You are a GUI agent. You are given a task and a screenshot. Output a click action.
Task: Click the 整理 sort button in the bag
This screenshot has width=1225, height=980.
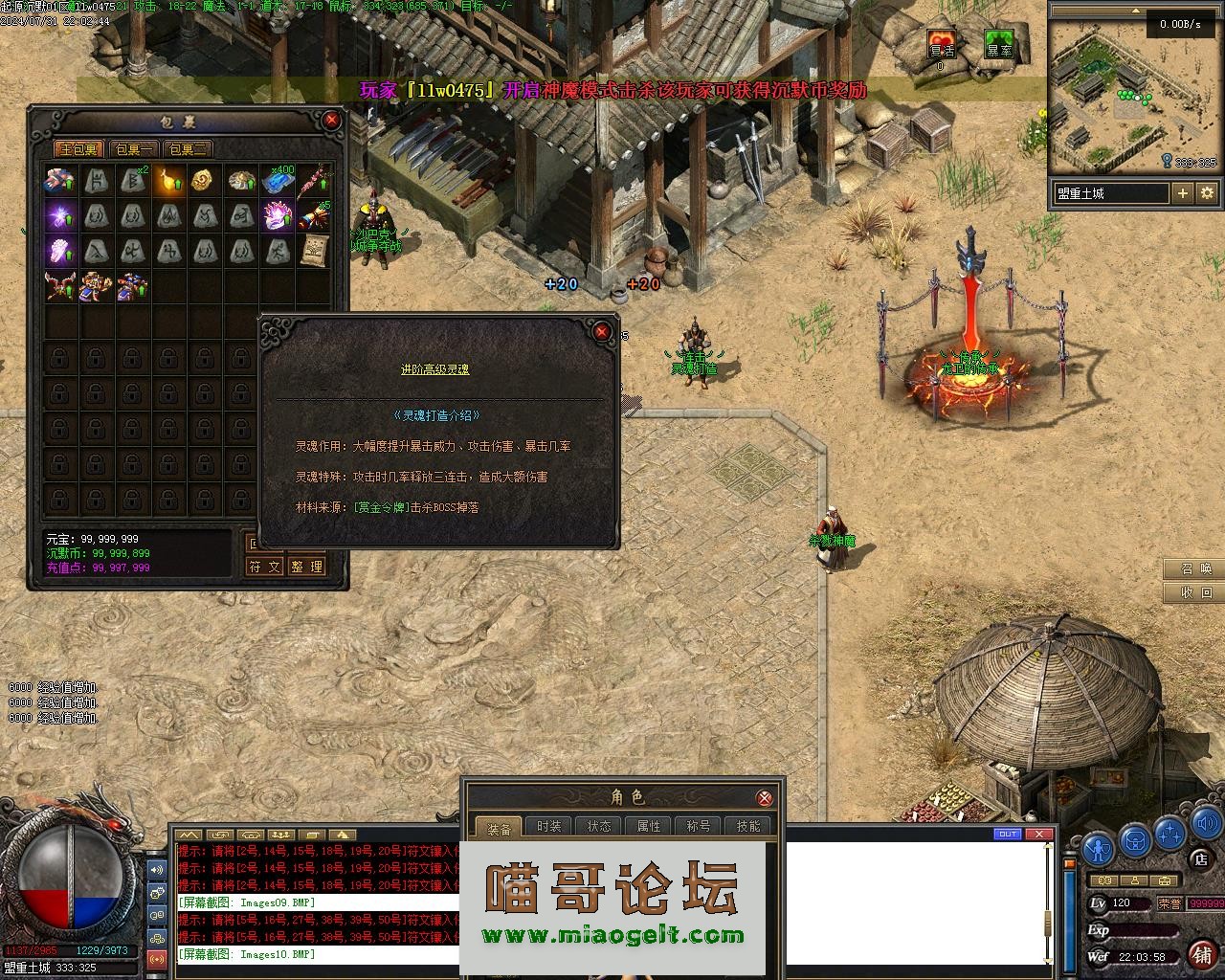point(307,567)
